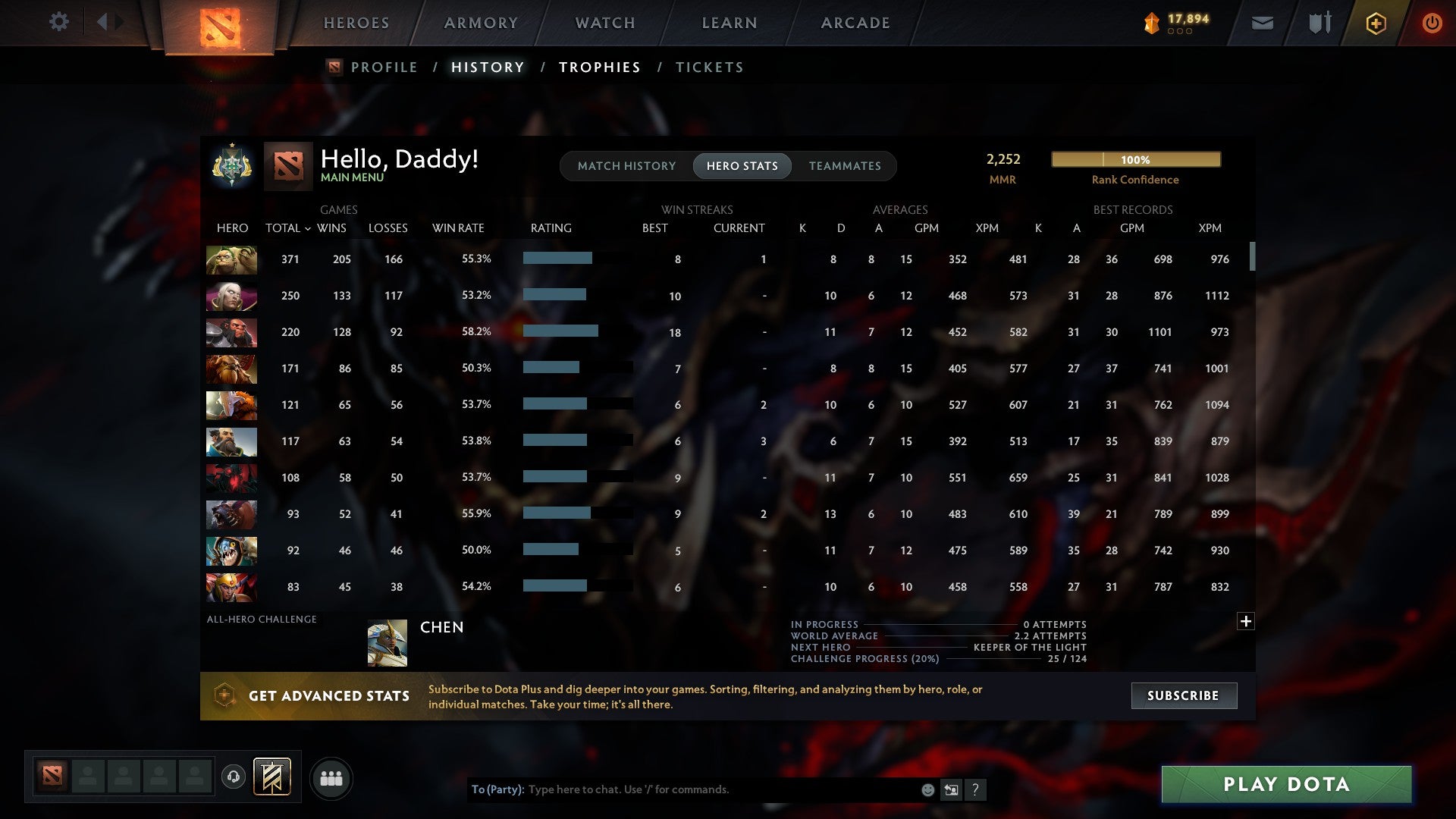Open Dota Plus via the gold hexagon icon
1456x819 pixels.
coord(1376,24)
